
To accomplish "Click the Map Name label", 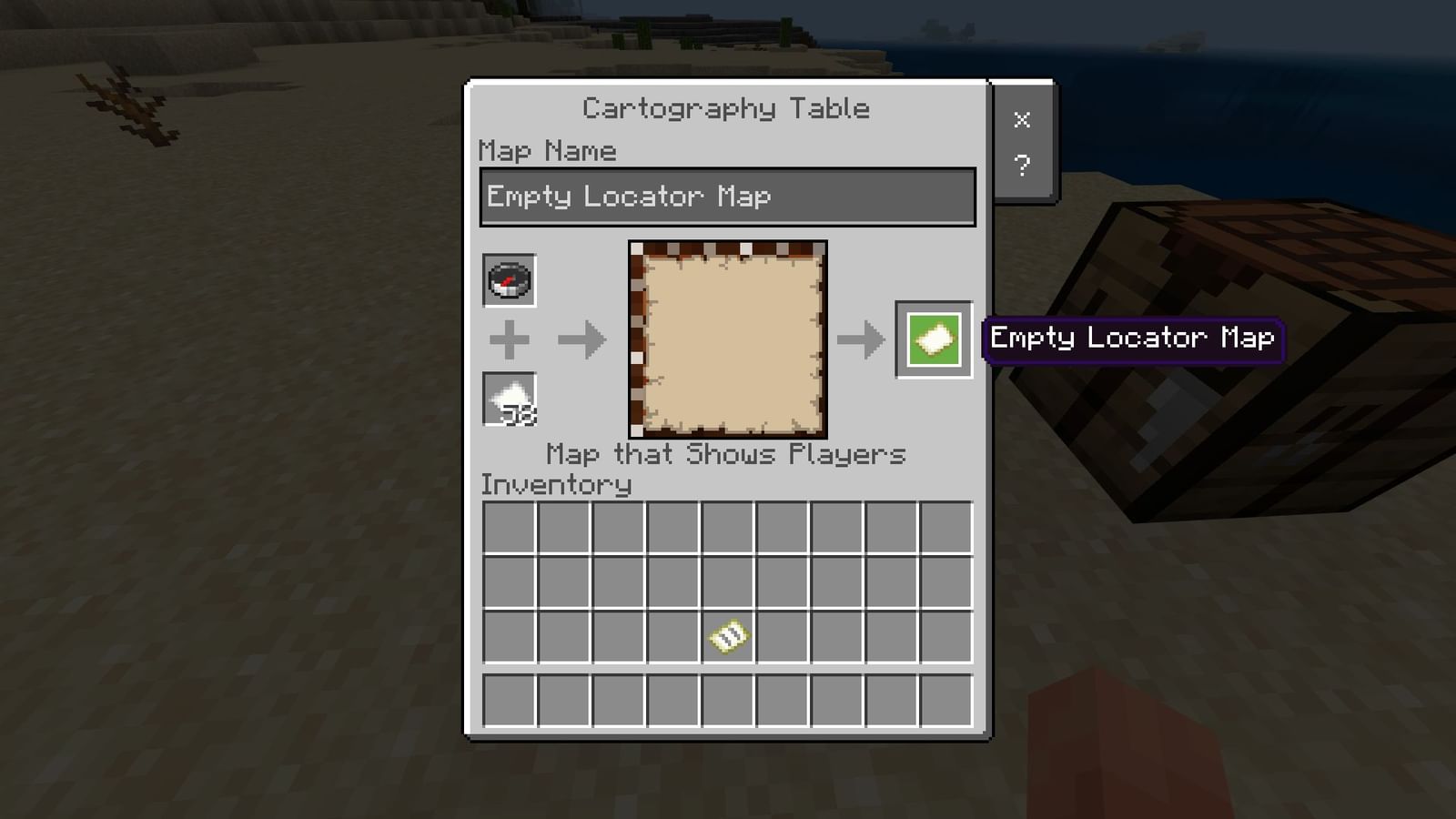I will (x=546, y=150).
